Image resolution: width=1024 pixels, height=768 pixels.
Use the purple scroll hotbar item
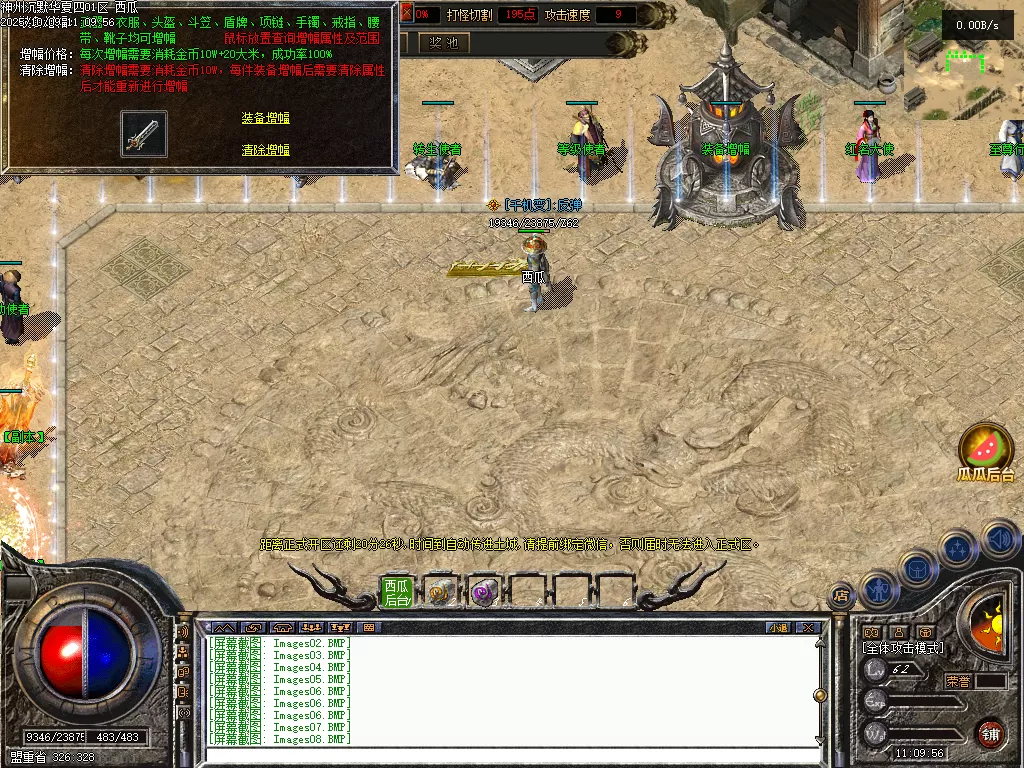(483, 593)
